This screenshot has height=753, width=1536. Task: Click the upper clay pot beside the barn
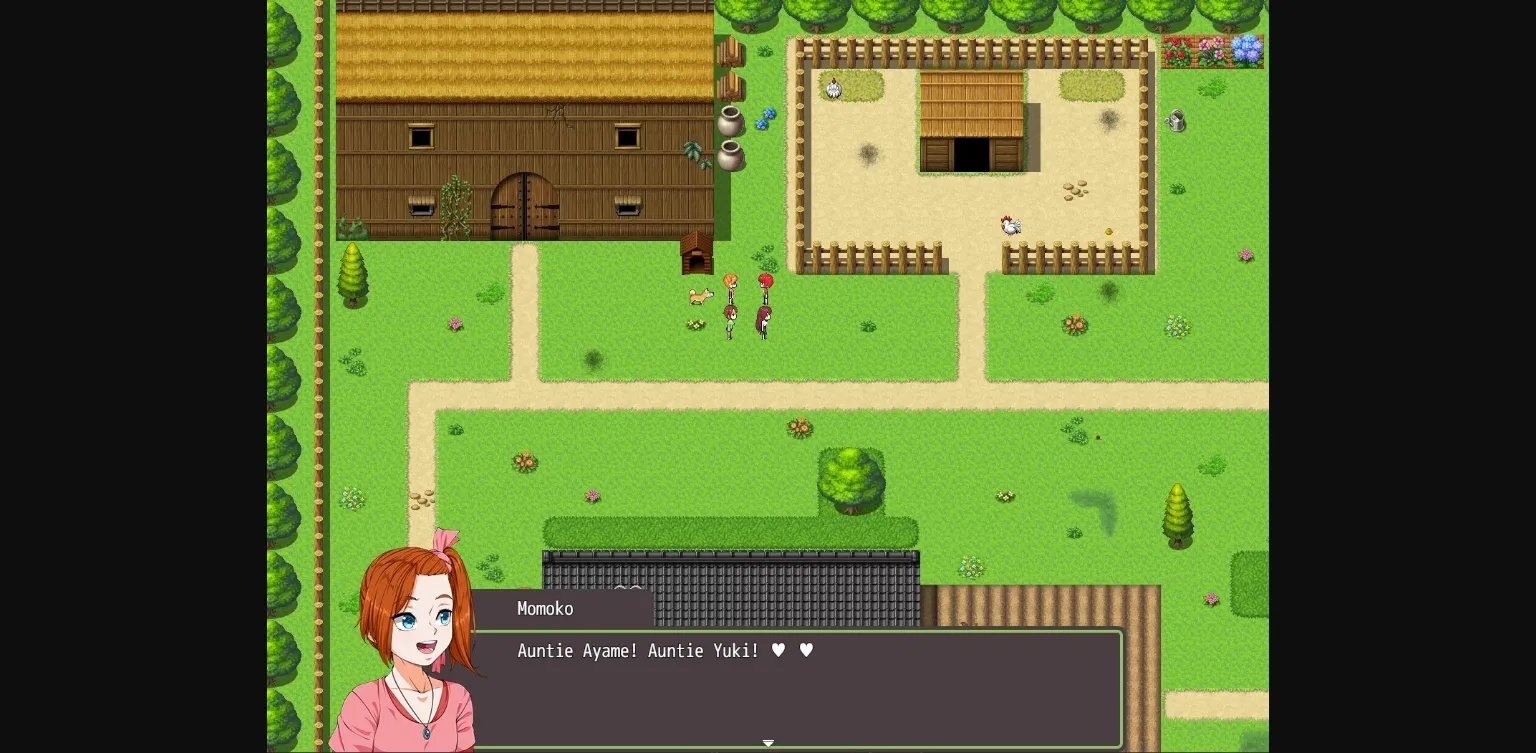click(x=730, y=122)
